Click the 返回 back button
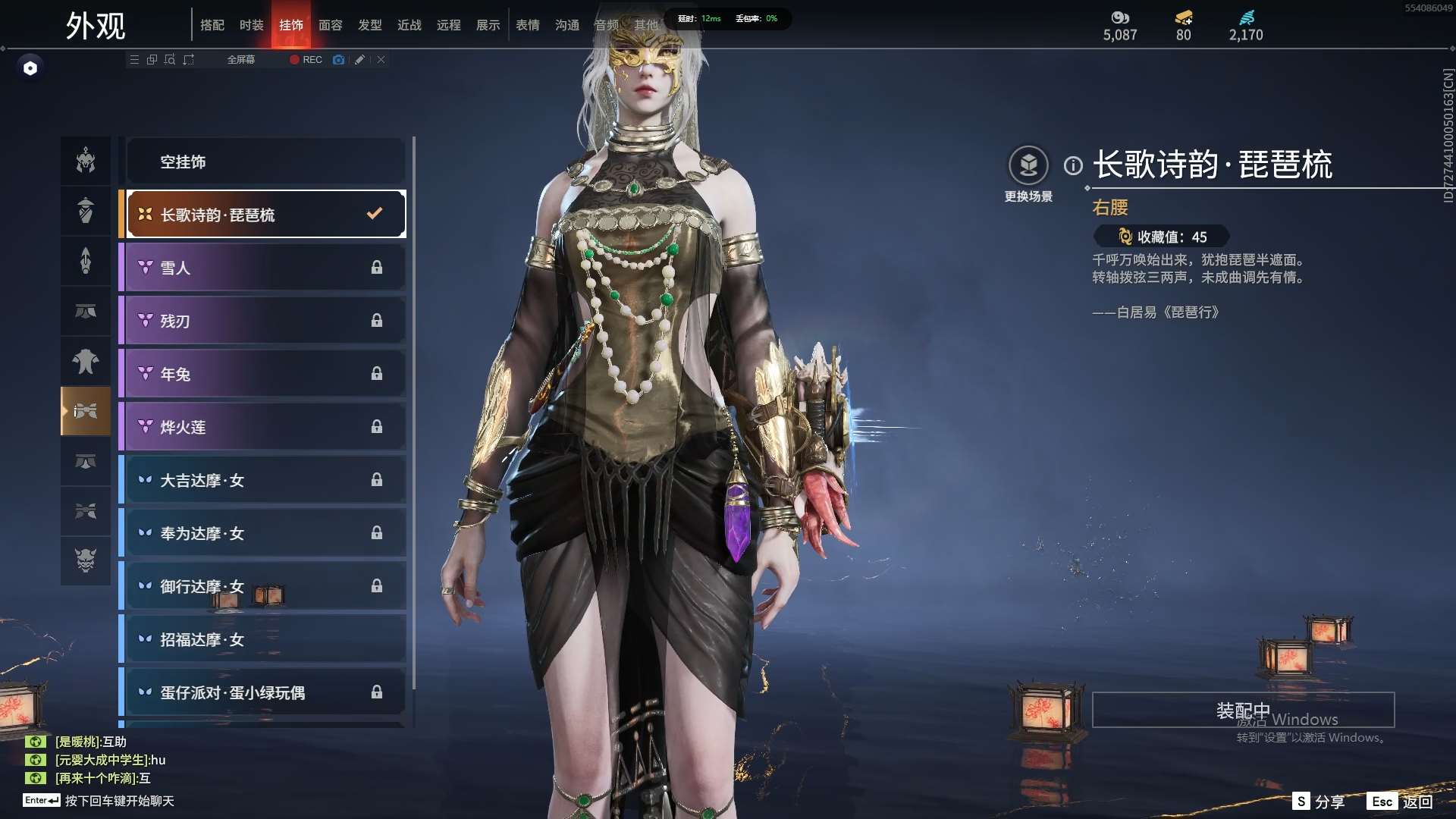 point(1401,802)
